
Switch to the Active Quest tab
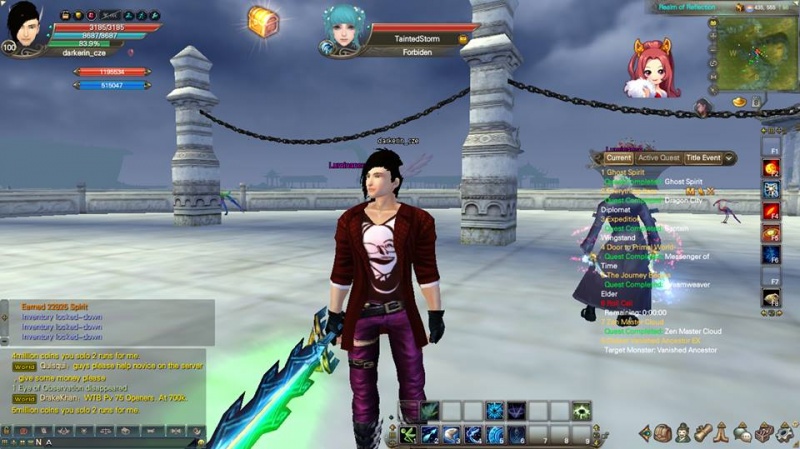(x=659, y=158)
